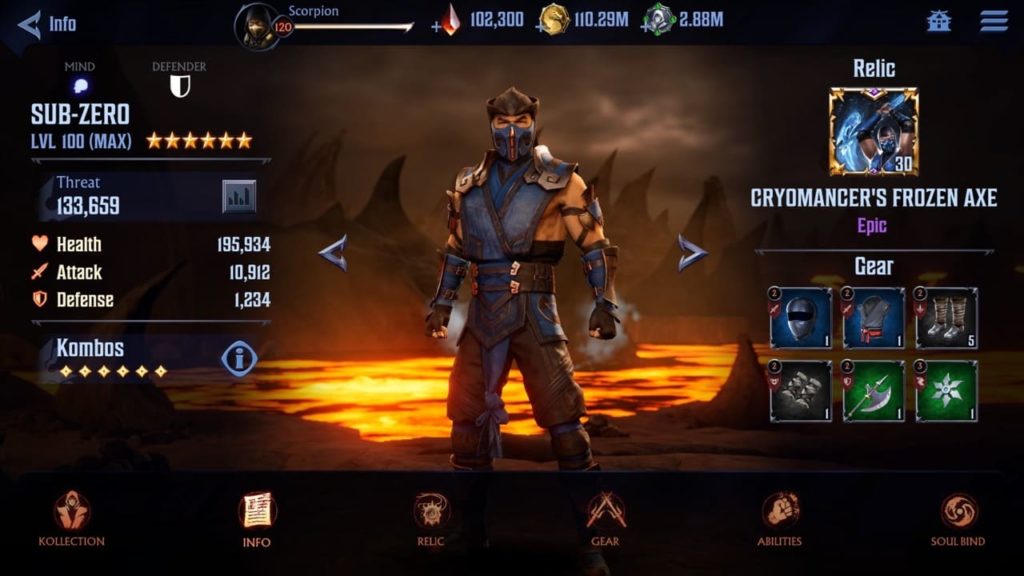View the next character with right arrow
This screenshot has height=576, width=1024.
click(691, 253)
